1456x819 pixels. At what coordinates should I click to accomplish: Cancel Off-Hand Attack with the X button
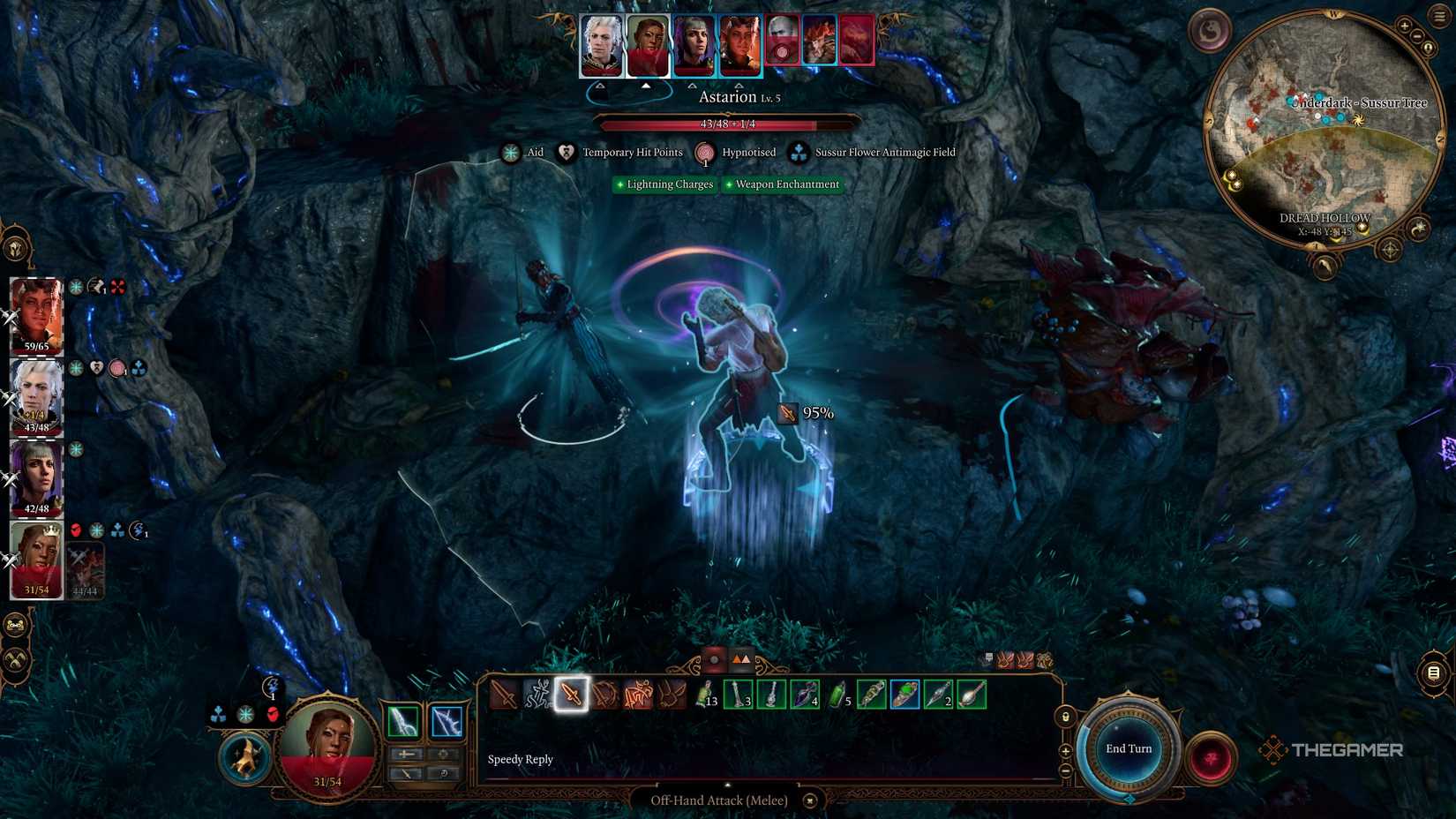[809, 800]
